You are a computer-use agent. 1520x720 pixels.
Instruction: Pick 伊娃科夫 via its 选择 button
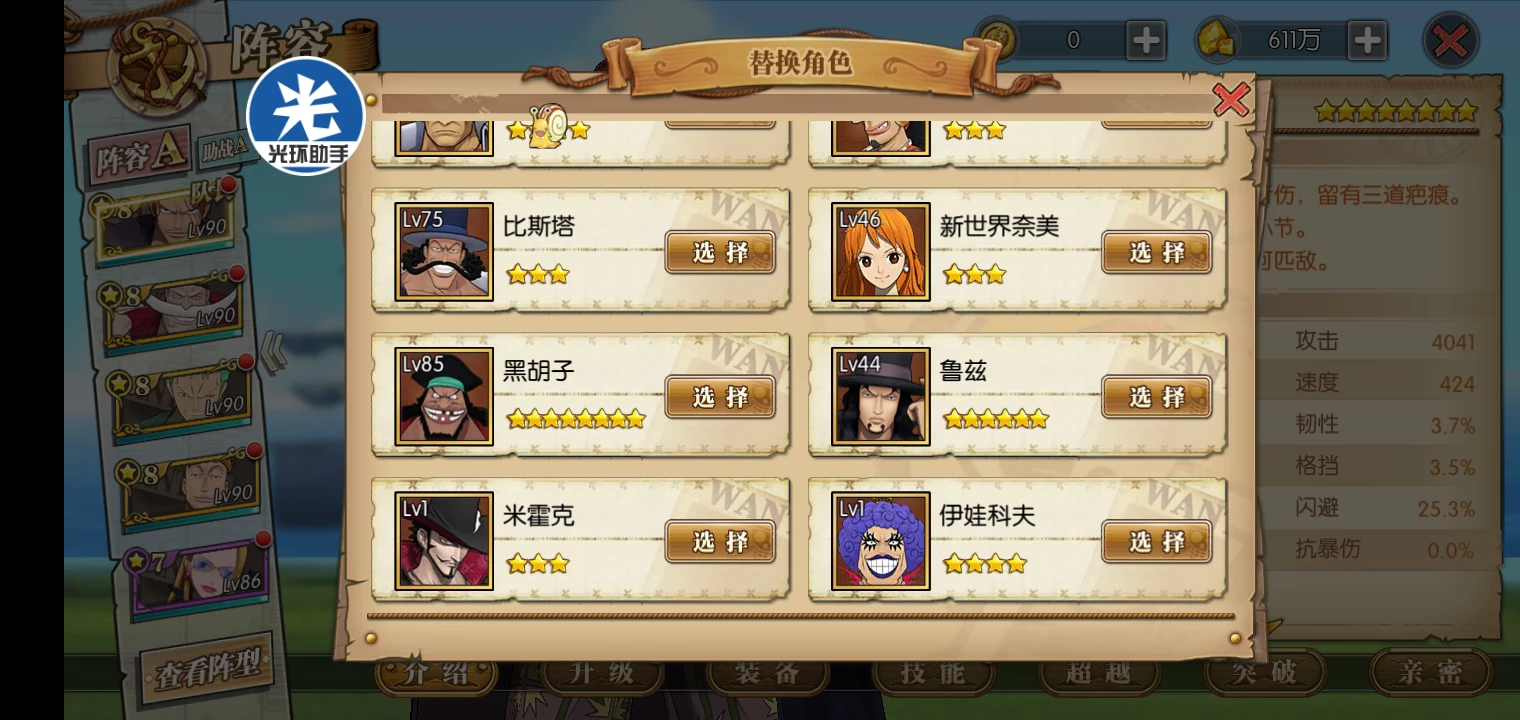coord(1156,542)
